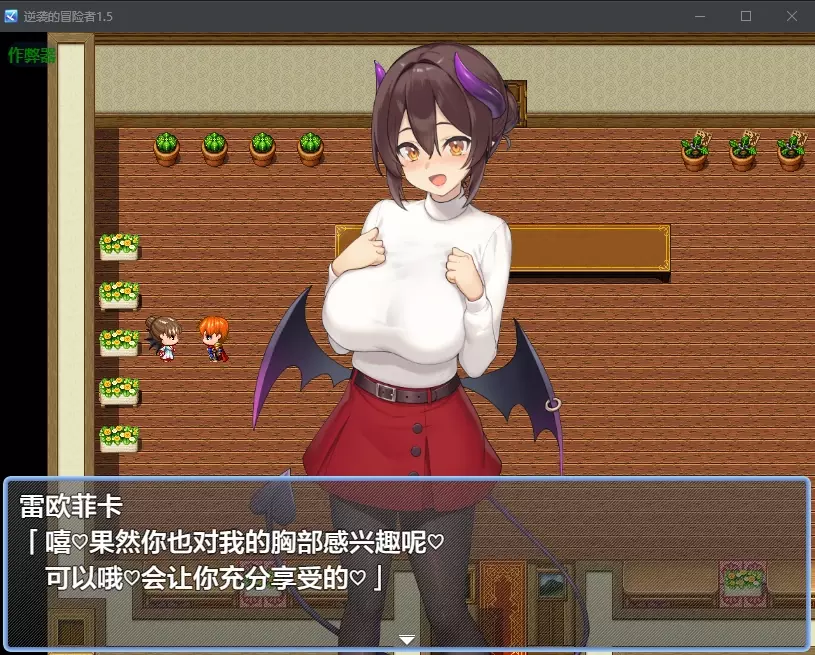This screenshot has height=655, width=815.
Task: Advance dialogue with the white down arrow
Action: (407, 639)
